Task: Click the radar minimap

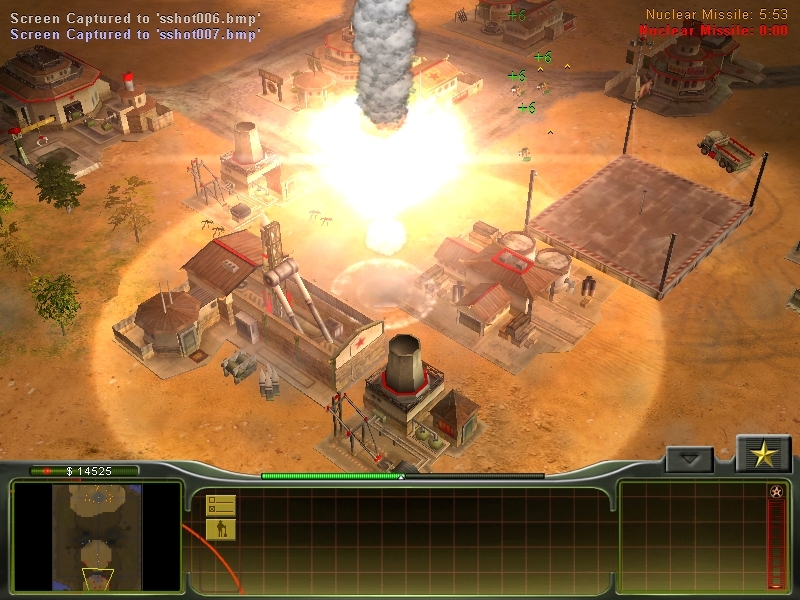Action: [x=97, y=536]
